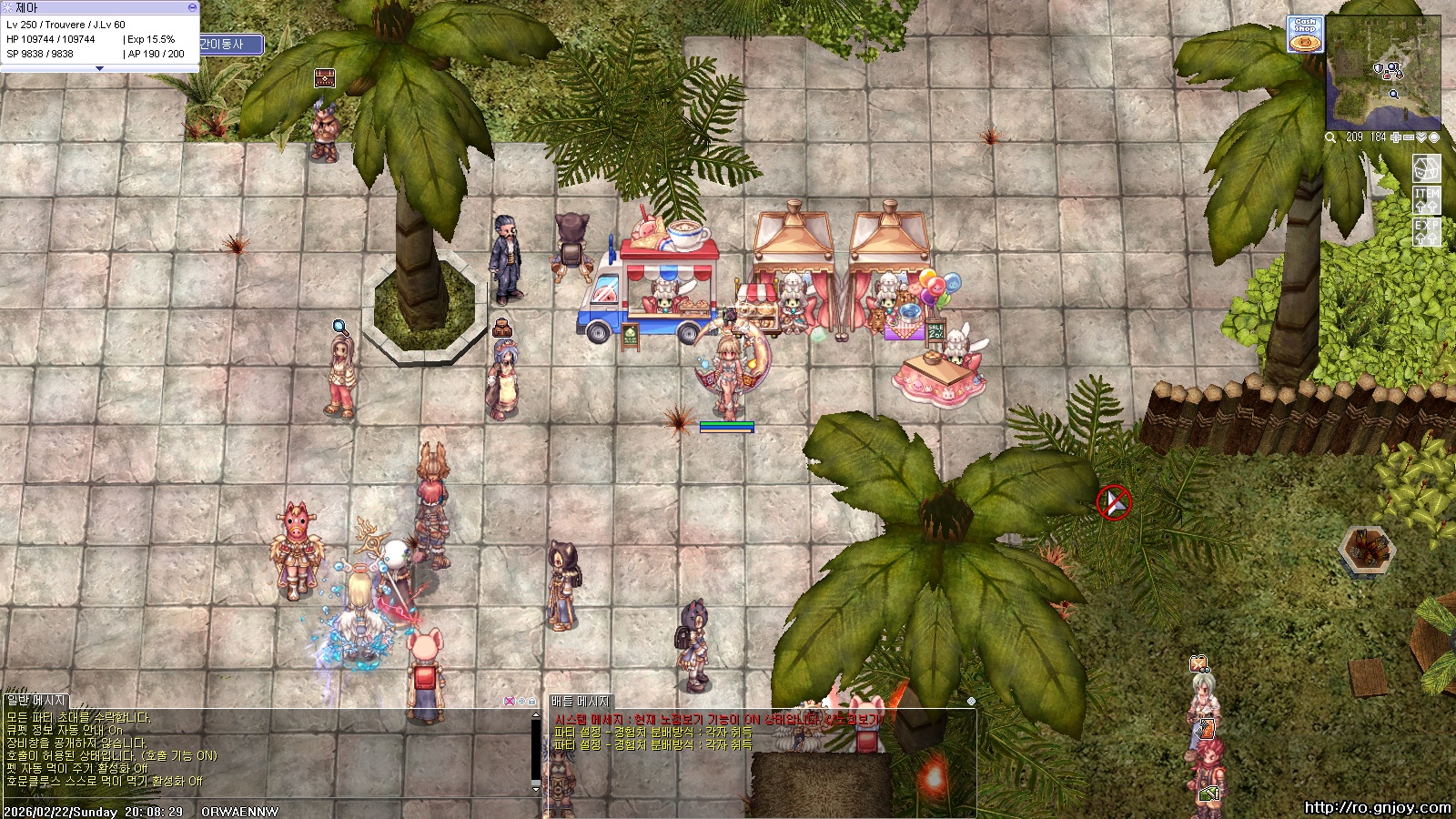The height and width of the screenshot is (819, 1456).
Task: Click the chat window scrollbar
Action: click(535, 751)
